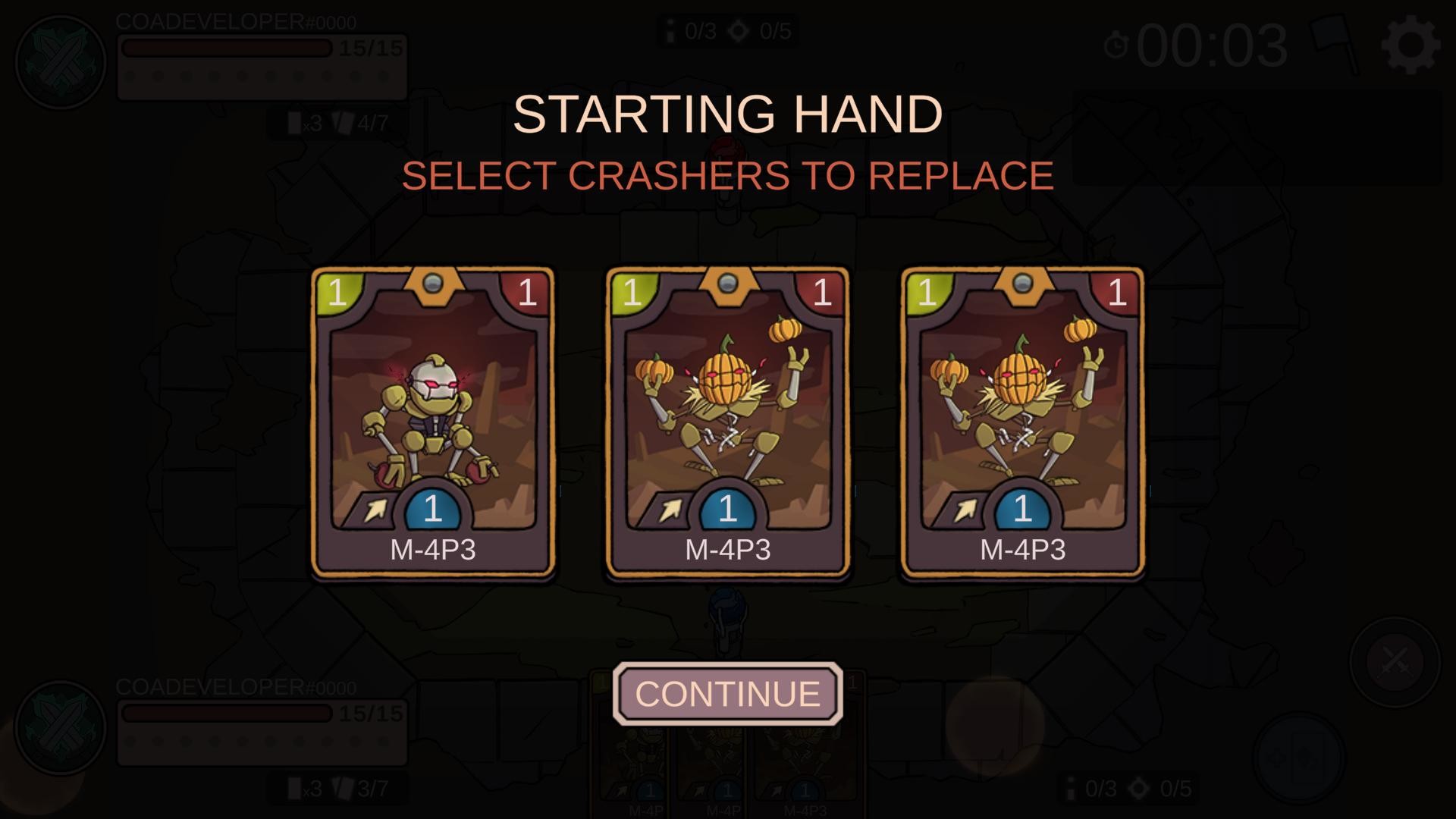
Task: Click the COADEVELOPER#0000 player name
Action: coord(235,23)
